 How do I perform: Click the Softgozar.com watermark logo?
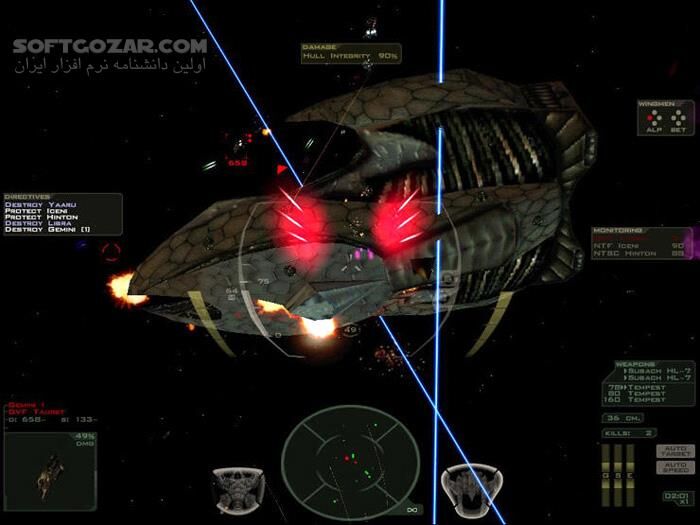click(x=110, y=46)
